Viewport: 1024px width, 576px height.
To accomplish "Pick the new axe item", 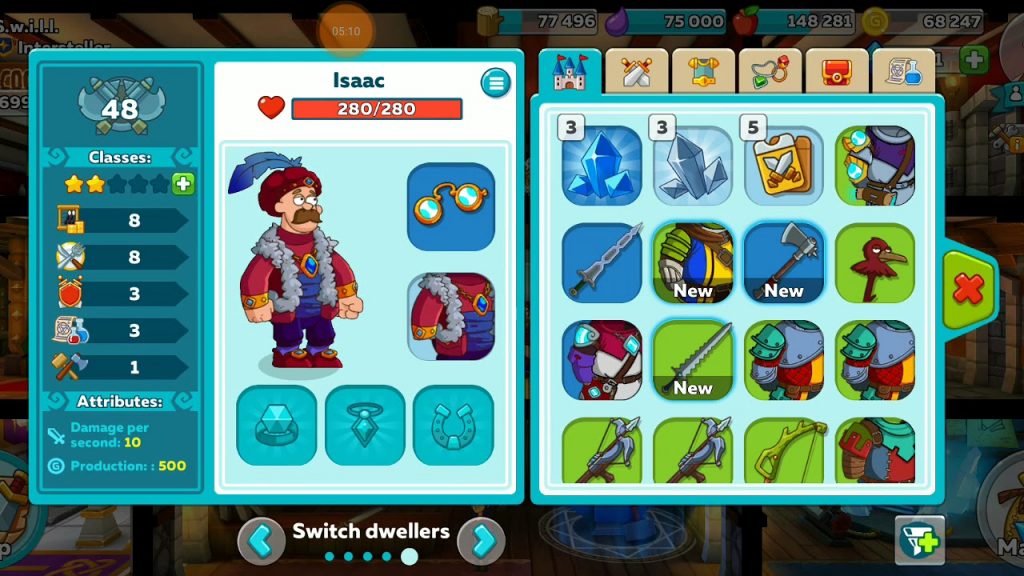I will [784, 262].
